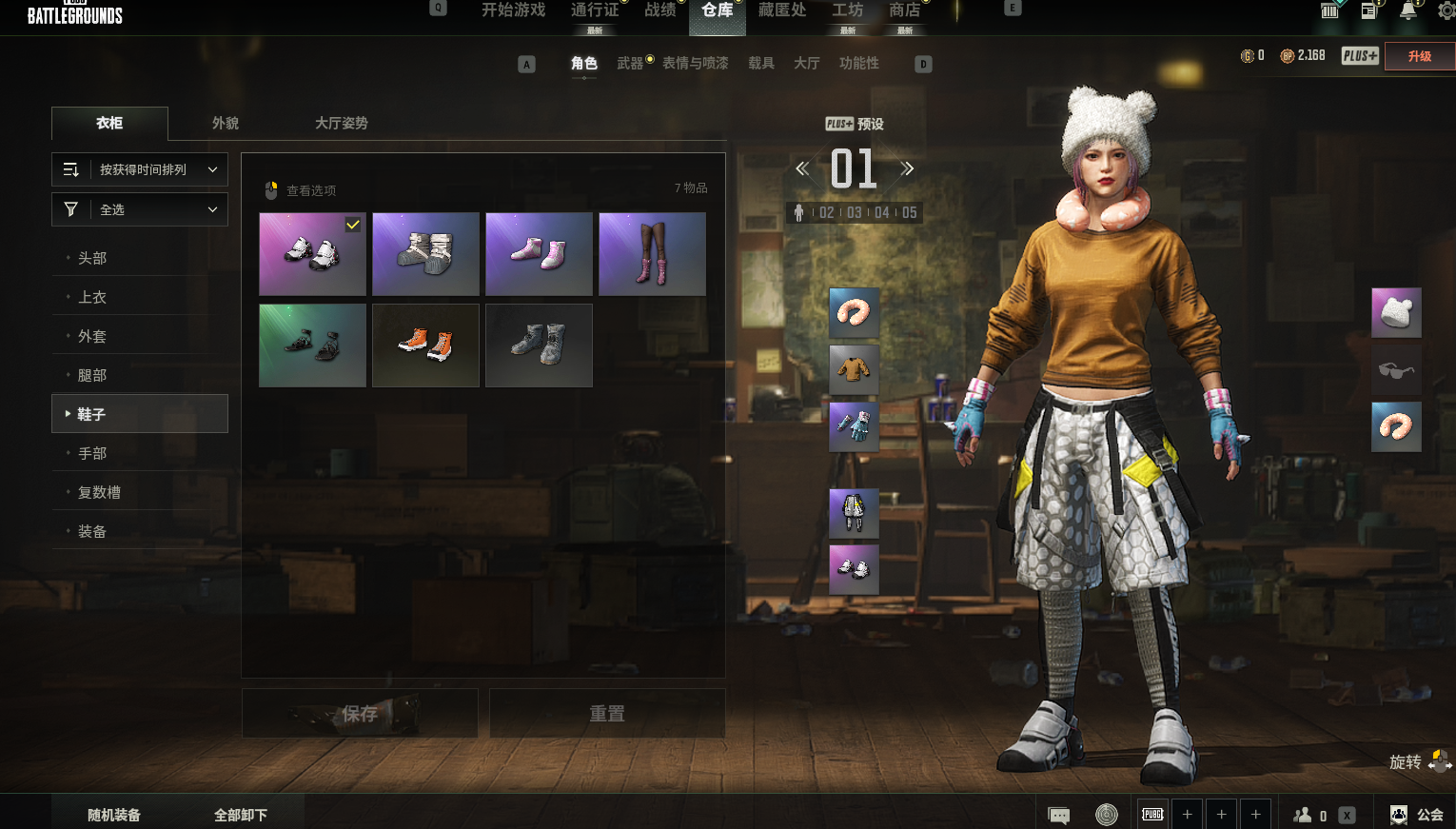Open the 开始游戏 start game tab
Image resolution: width=1456 pixels, height=829 pixels.
point(513,10)
